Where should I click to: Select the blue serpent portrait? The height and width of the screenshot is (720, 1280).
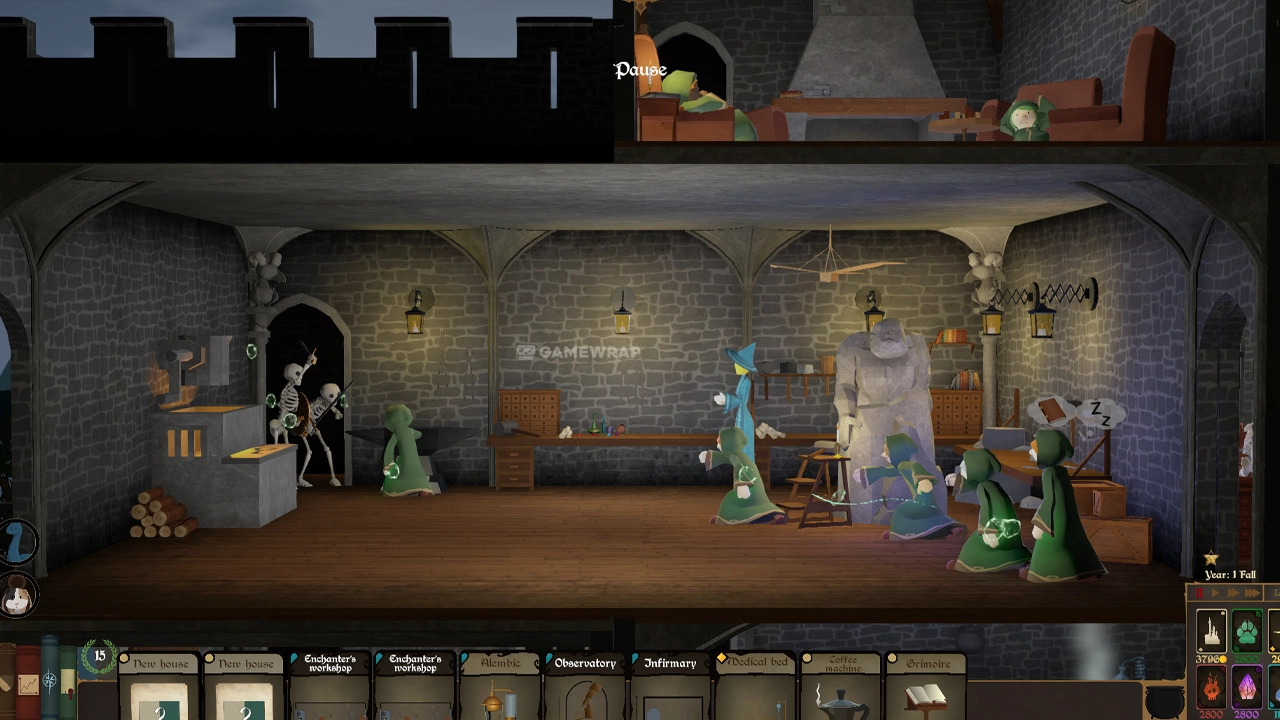tap(18, 543)
